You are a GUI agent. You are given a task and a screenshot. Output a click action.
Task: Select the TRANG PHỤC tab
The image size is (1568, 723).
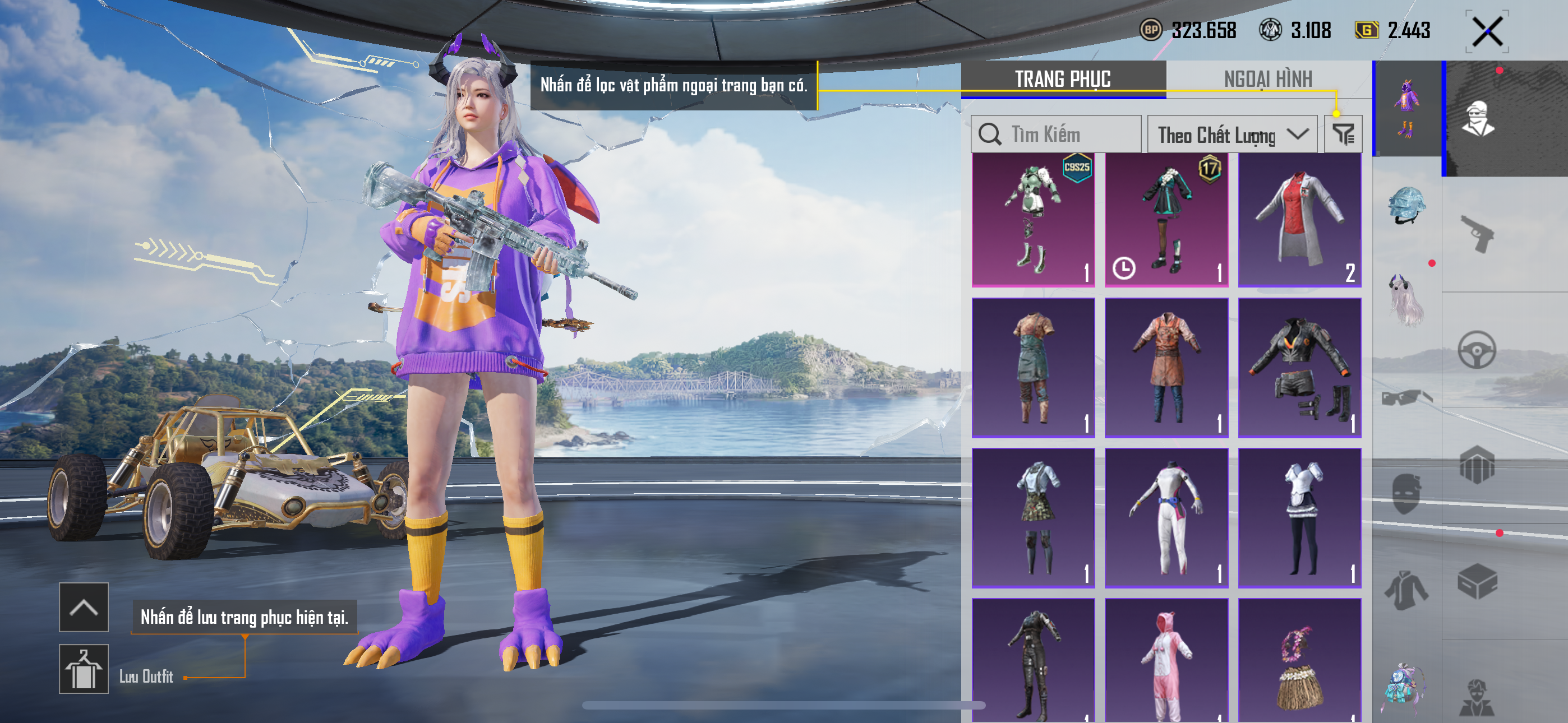click(x=1063, y=79)
